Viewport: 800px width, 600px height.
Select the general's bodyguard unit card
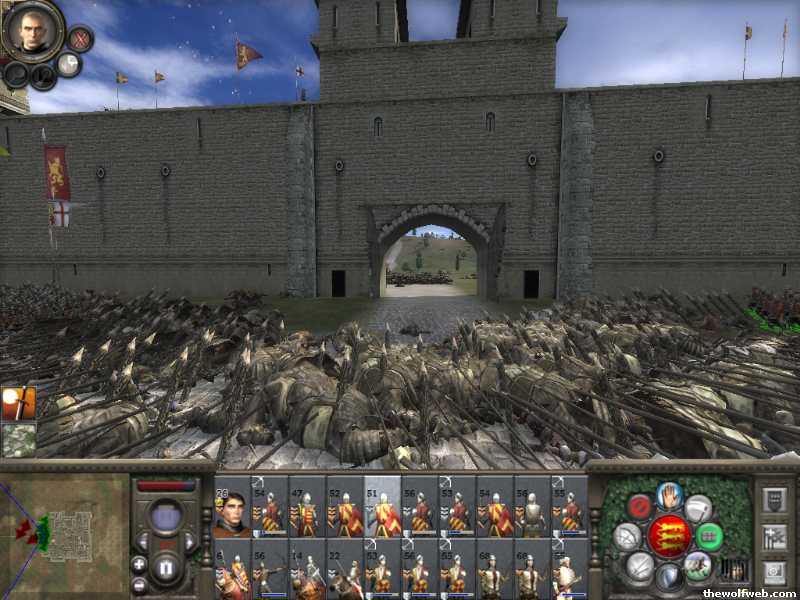[x=232, y=507]
